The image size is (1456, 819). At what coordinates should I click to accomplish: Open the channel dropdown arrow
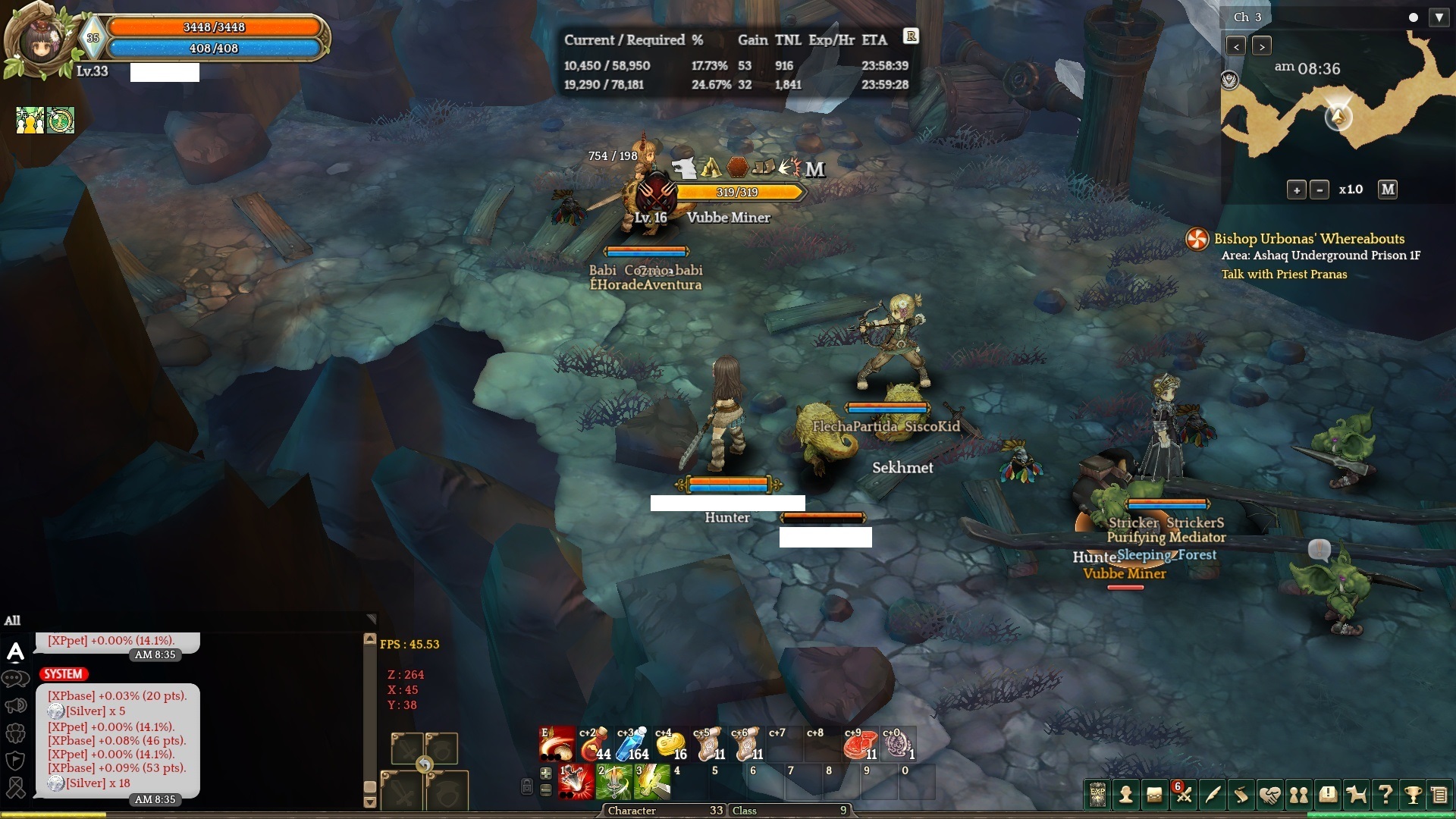pos(1439,17)
